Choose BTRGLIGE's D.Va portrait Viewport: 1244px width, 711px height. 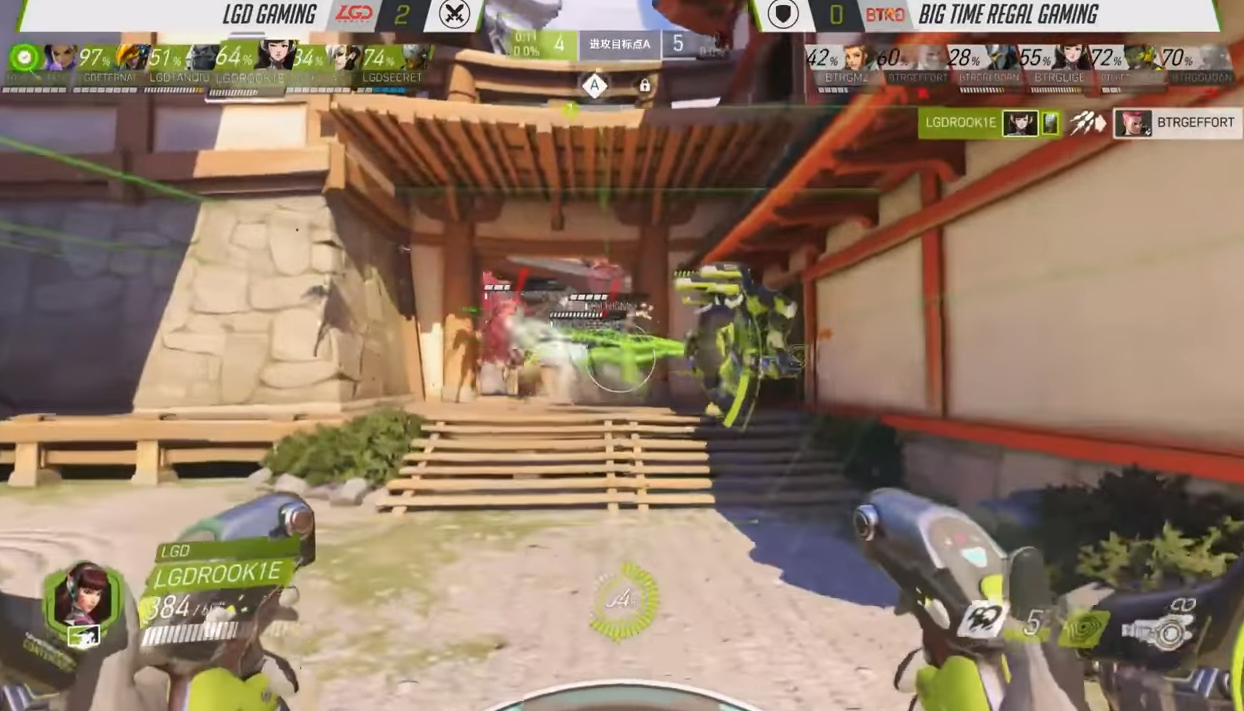(x=1070, y=58)
